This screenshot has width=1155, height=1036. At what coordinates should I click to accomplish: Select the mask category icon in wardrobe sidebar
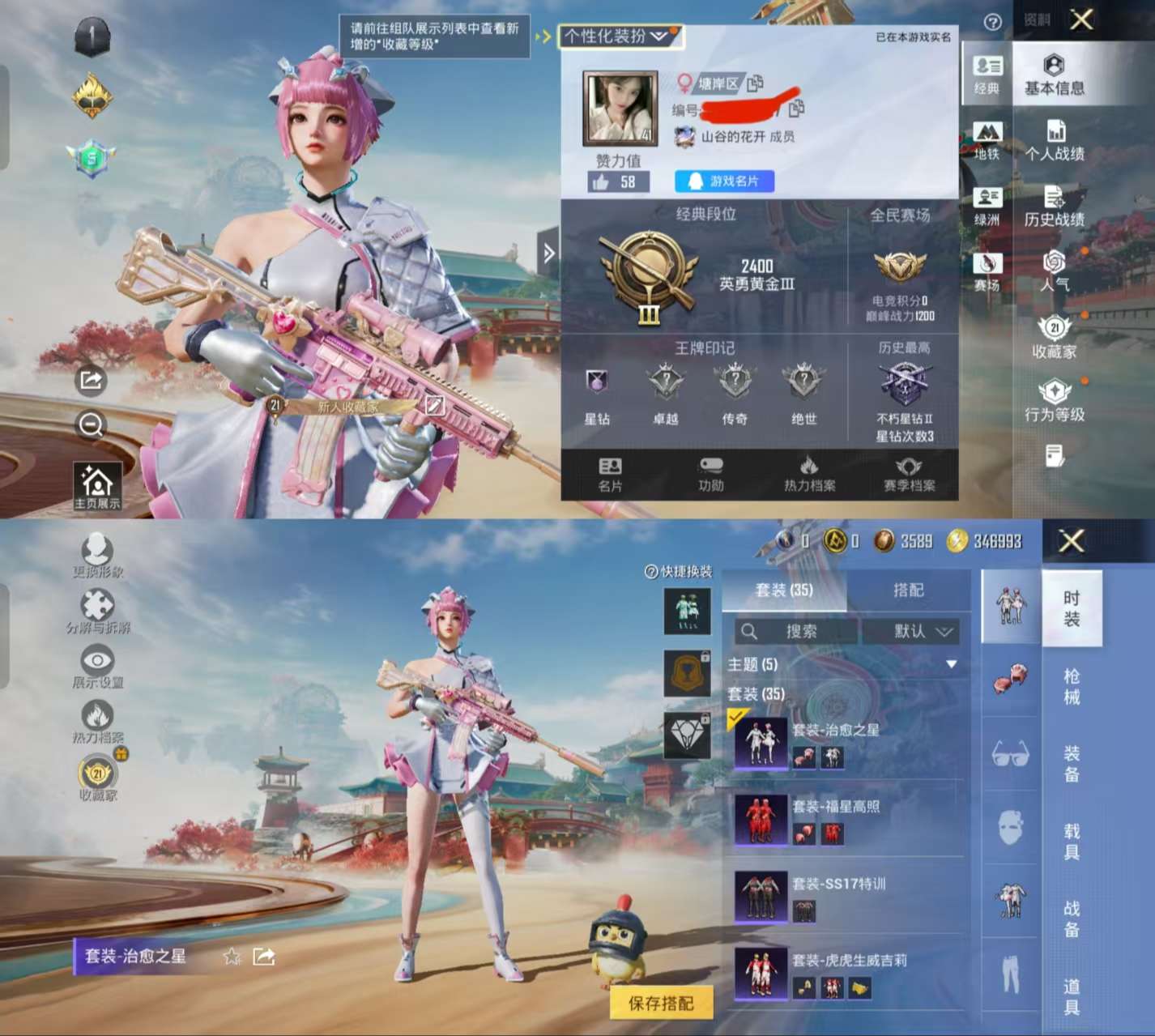(1009, 826)
